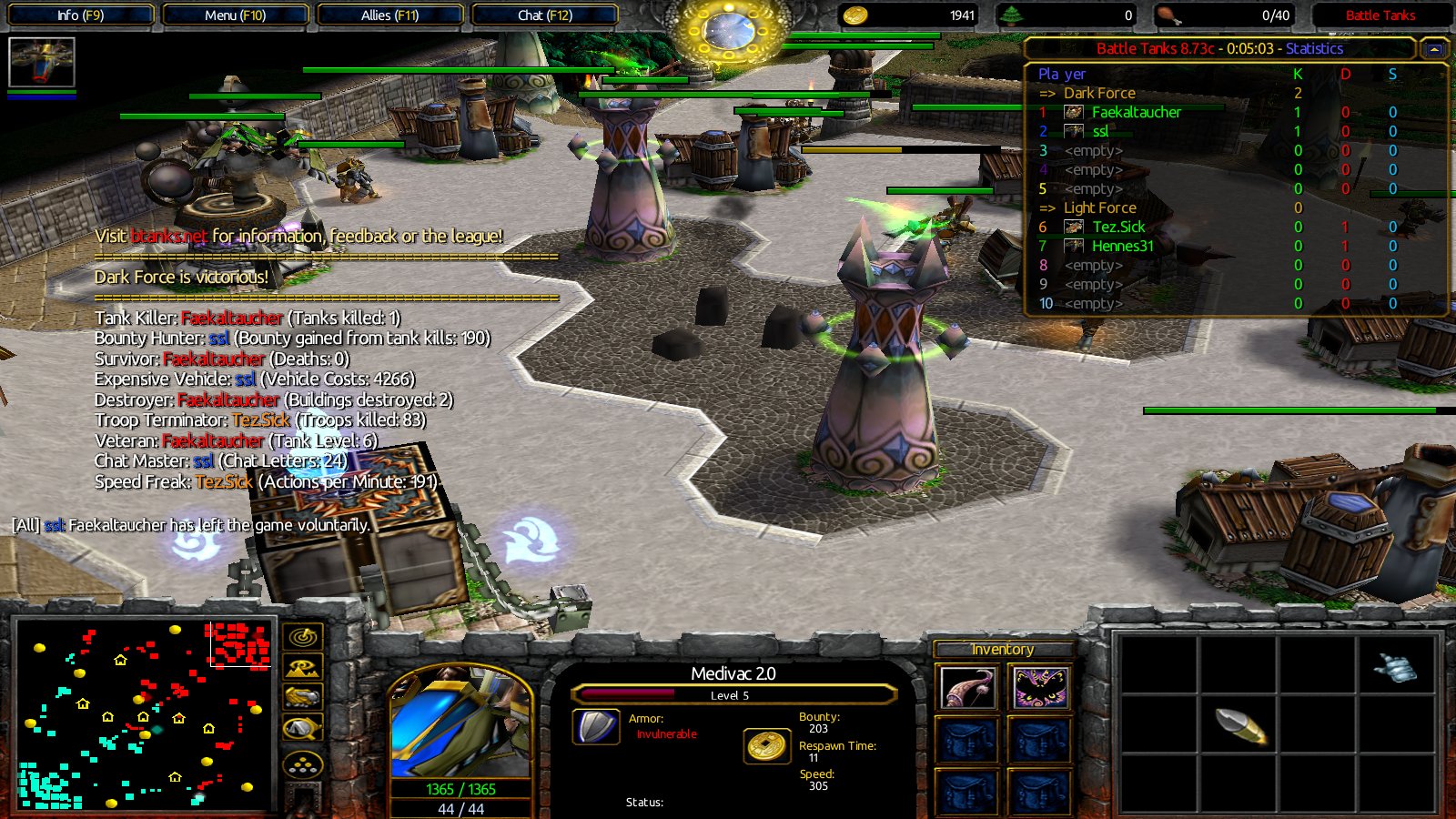This screenshot has width=1456, height=819.
Task: Select the purple moth inventory item
Action: pos(1040,688)
